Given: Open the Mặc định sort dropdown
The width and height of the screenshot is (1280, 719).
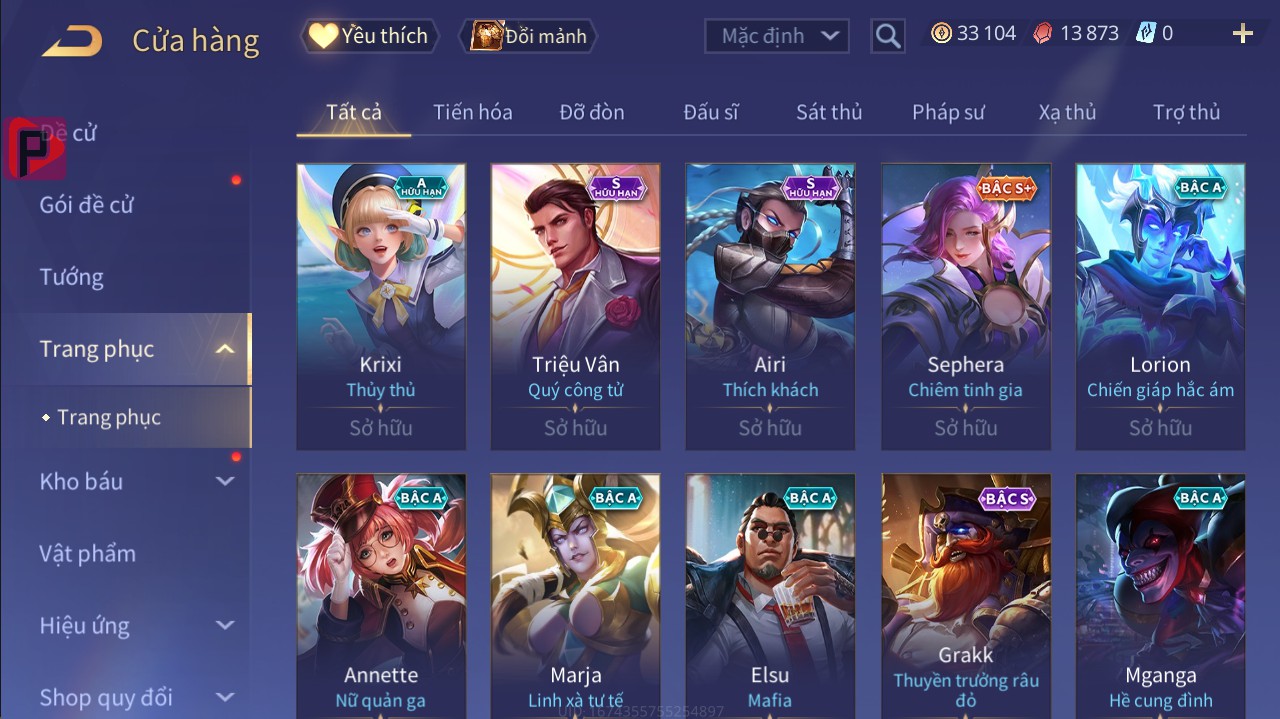Looking at the screenshot, I should point(777,36).
